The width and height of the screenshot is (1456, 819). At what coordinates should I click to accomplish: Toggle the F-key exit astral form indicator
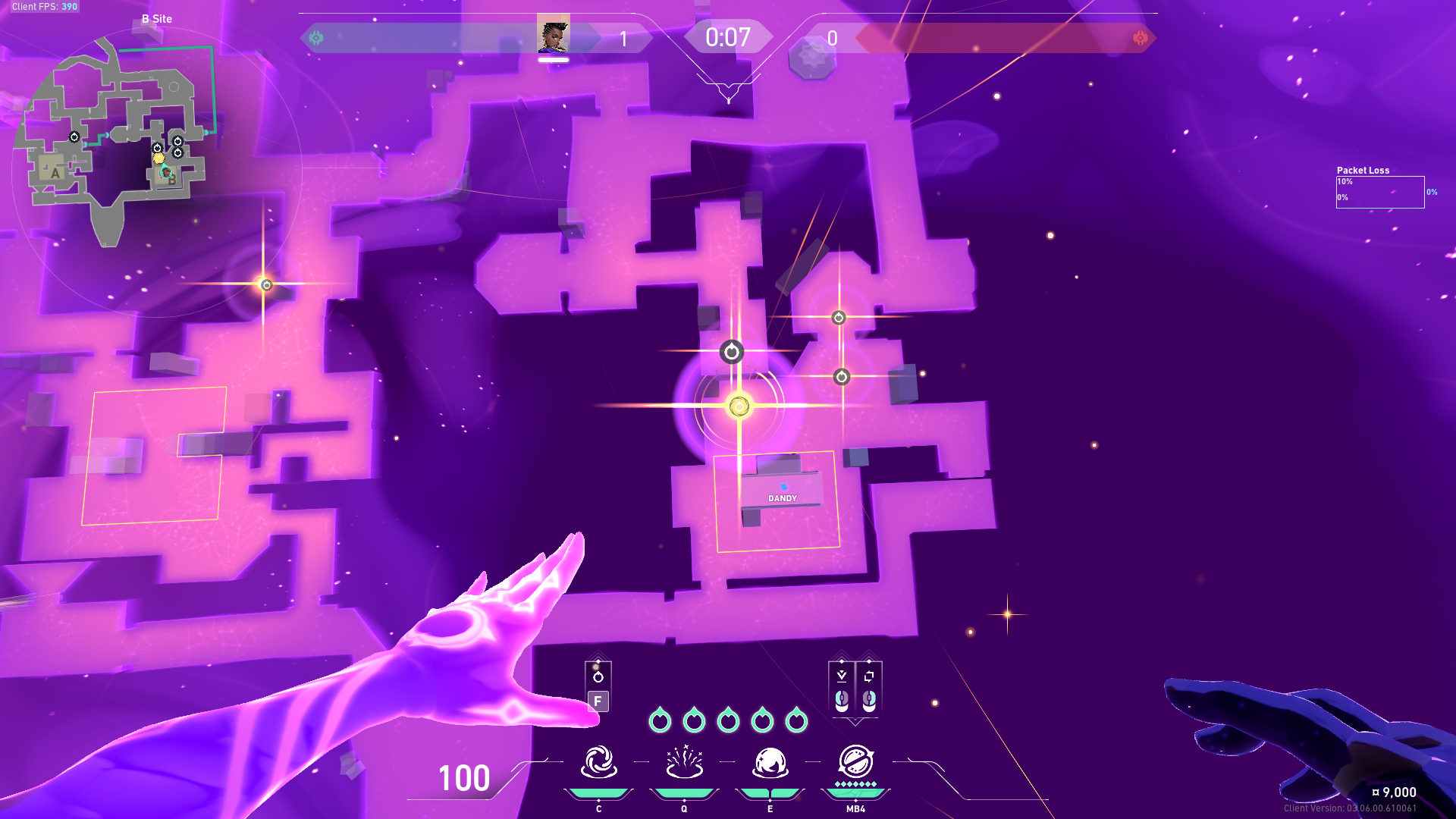tap(598, 701)
